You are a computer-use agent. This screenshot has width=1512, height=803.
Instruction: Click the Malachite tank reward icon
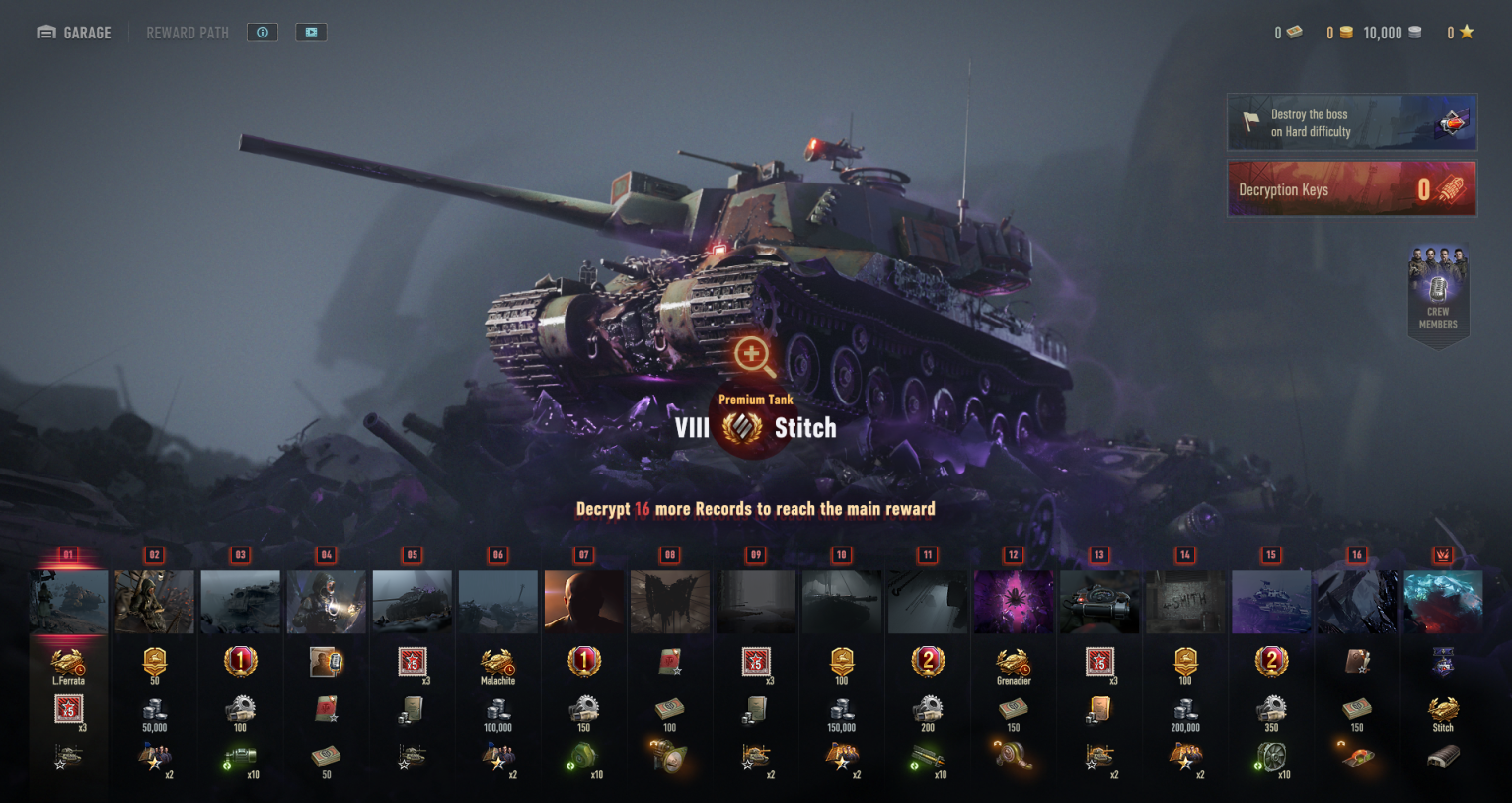497,662
